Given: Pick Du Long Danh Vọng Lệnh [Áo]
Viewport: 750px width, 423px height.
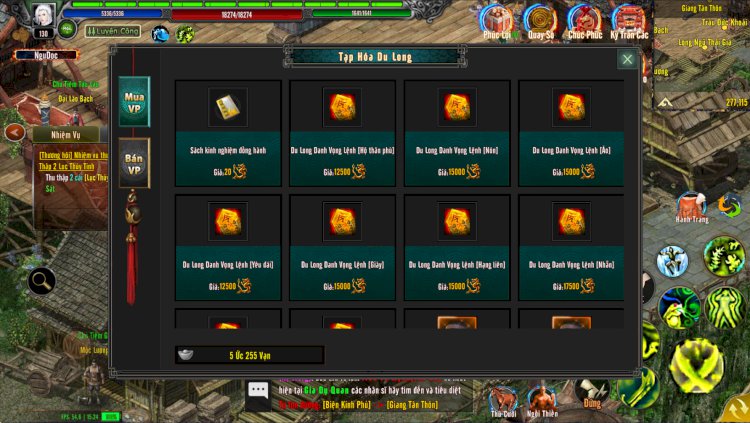Looking at the screenshot, I should point(571,132).
